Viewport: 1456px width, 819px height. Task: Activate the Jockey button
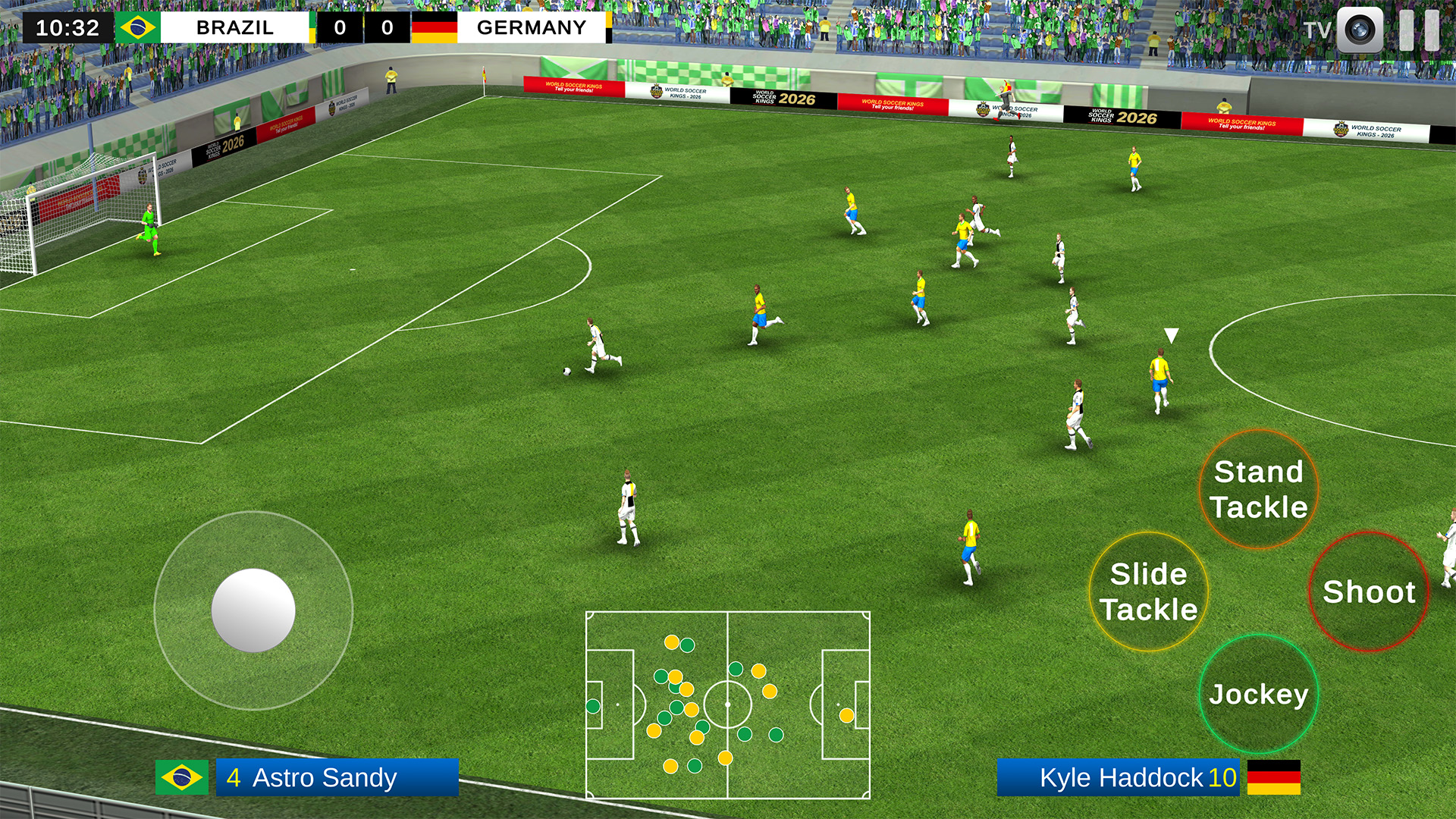point(1259,694)
